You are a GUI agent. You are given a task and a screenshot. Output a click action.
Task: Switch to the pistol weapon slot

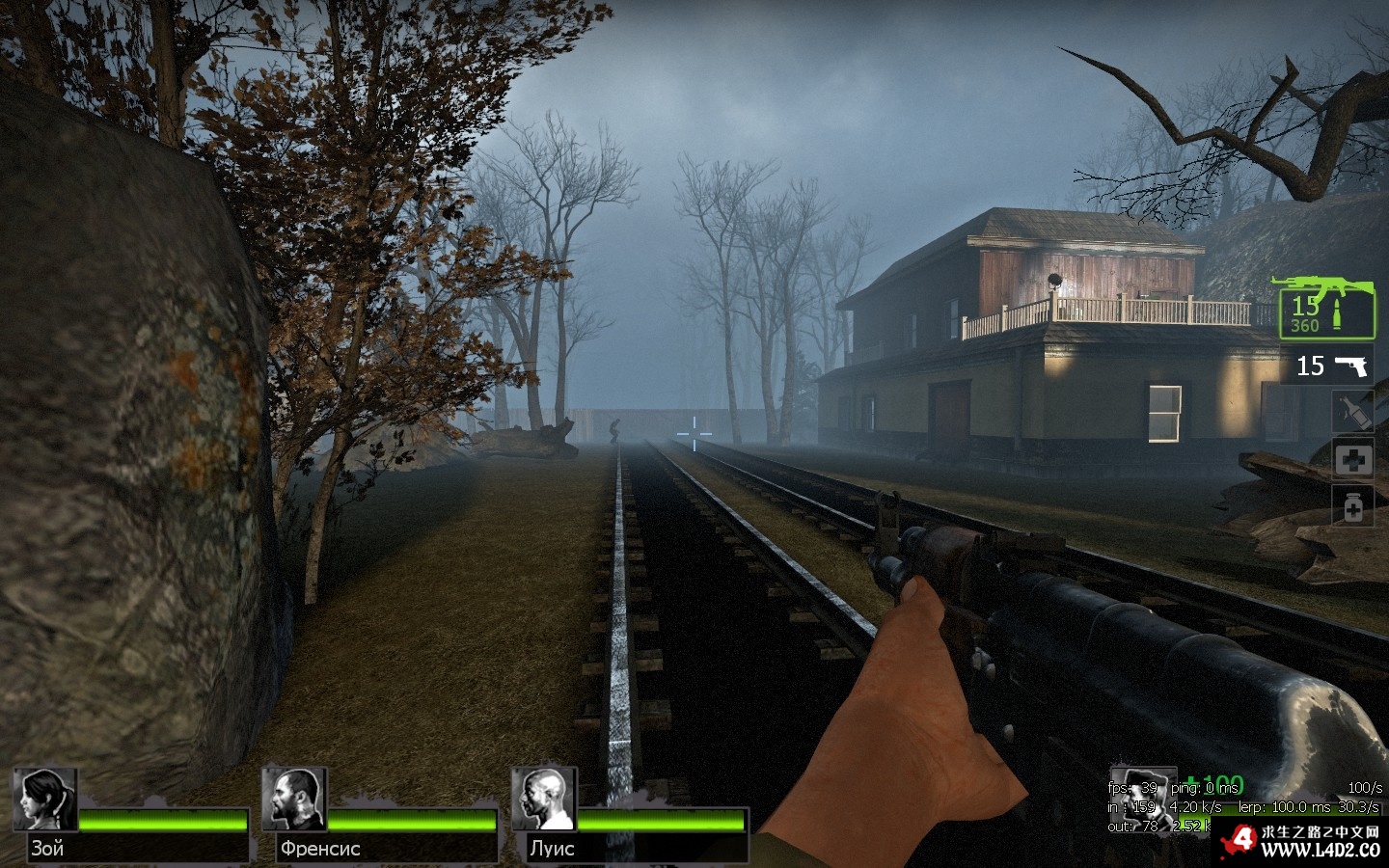[x=1332, y=366]
